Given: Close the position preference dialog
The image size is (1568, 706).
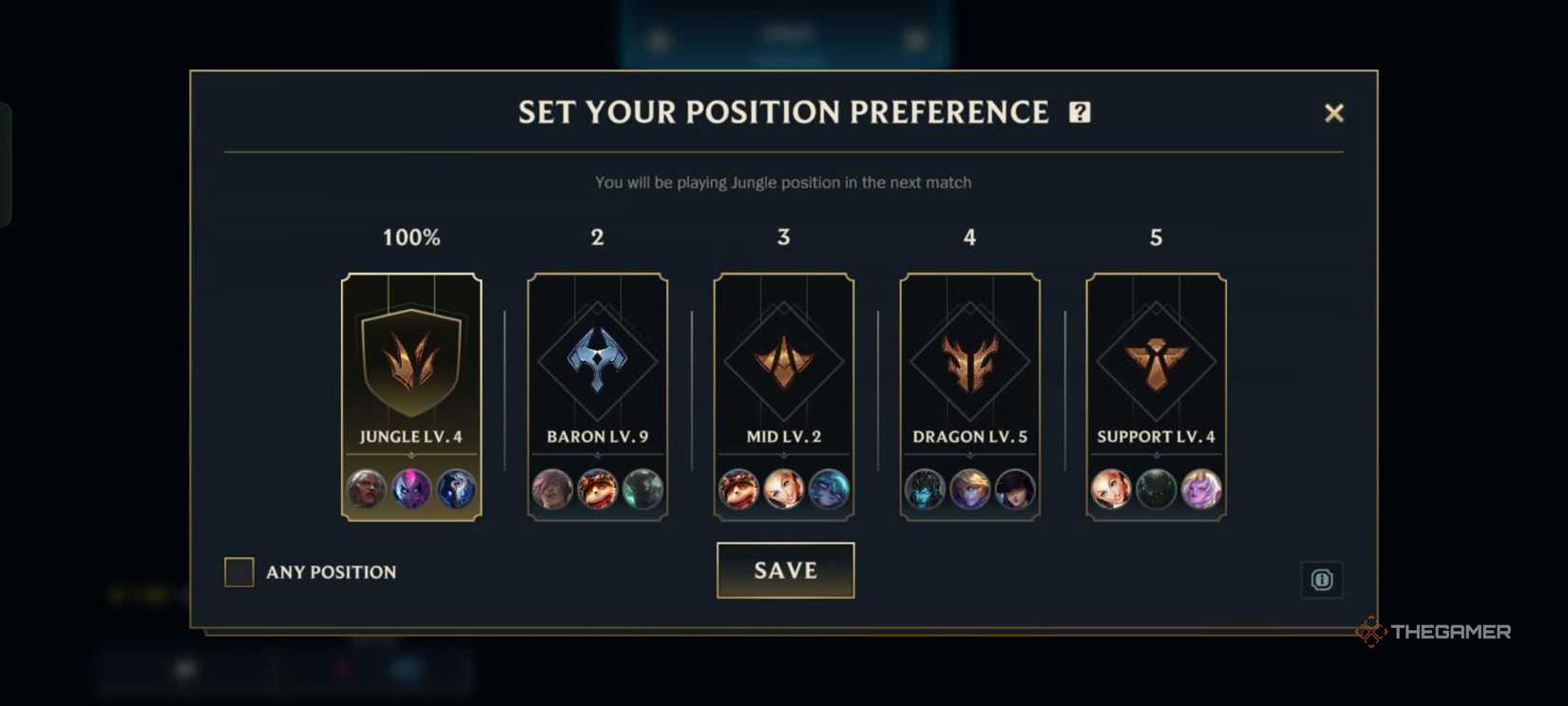Looking at the screenshot, I should [1334, 112].
